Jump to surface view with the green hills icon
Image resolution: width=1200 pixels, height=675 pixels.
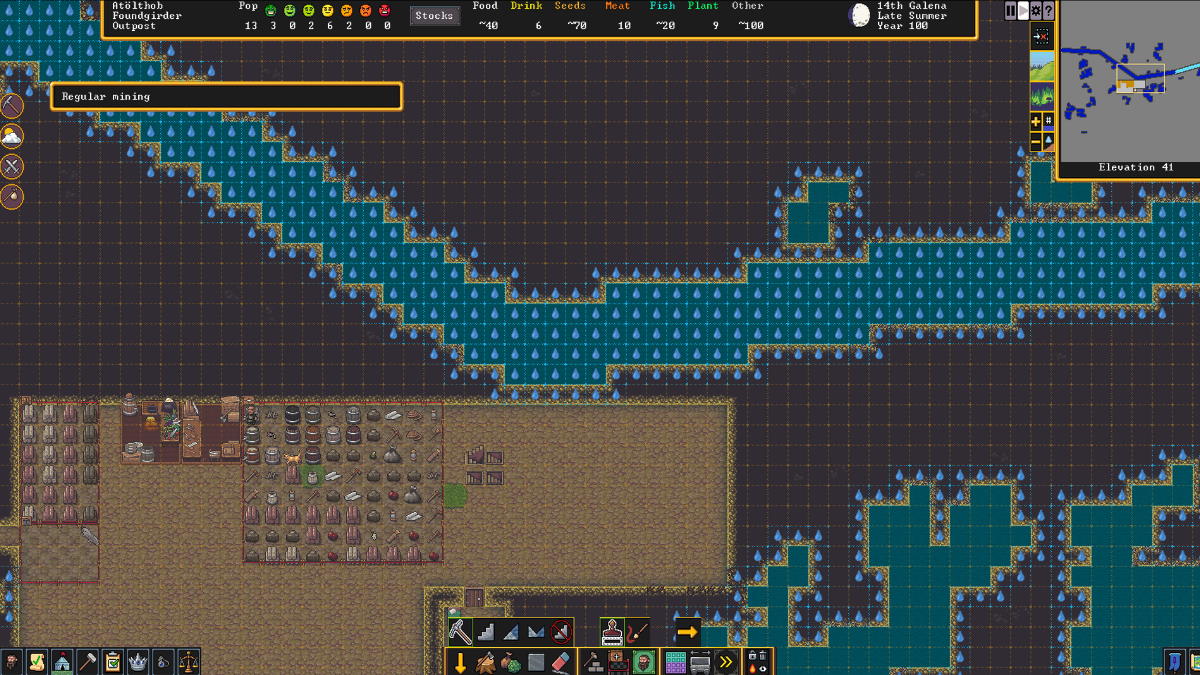click(1042, 68)
